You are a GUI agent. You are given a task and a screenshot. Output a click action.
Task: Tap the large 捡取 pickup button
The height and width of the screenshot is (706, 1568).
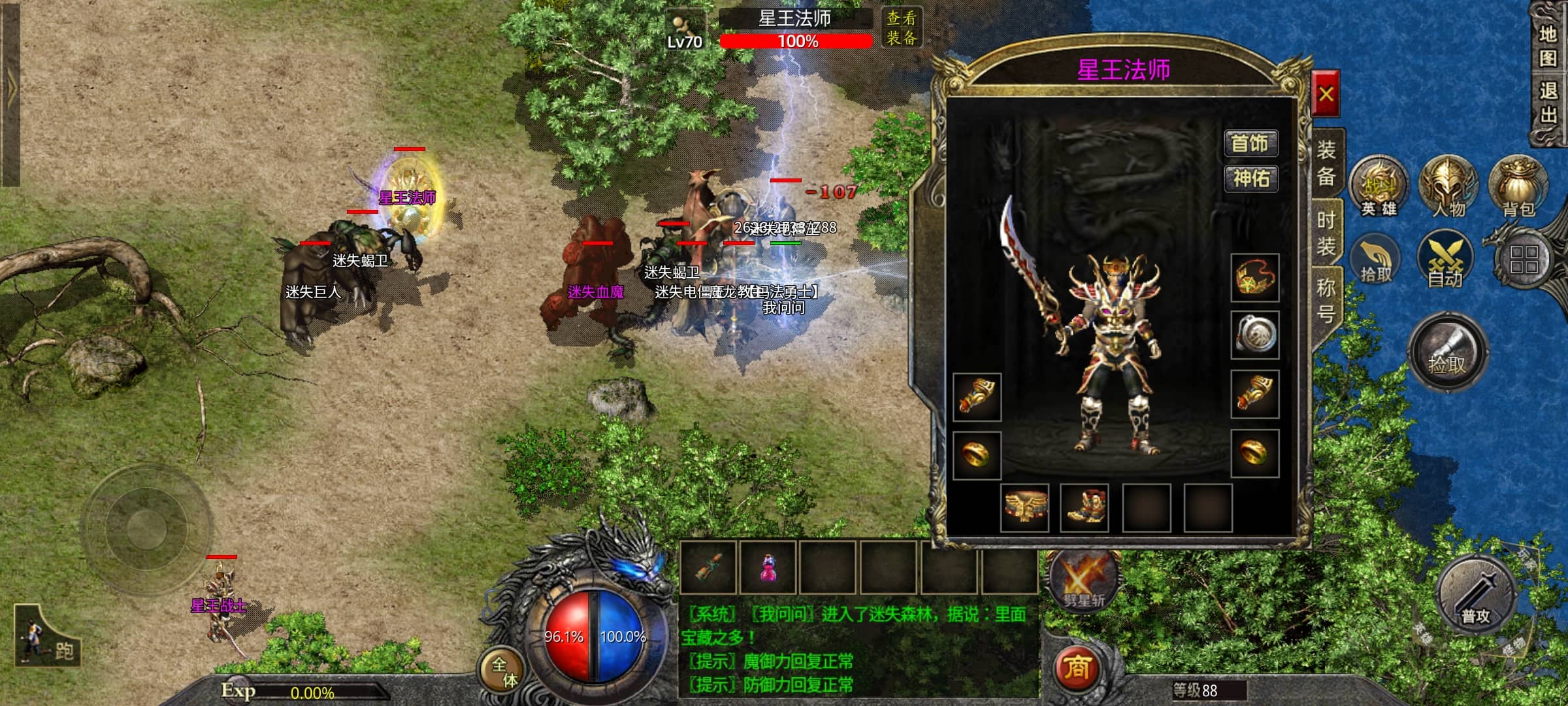[x=1447, y=352]
